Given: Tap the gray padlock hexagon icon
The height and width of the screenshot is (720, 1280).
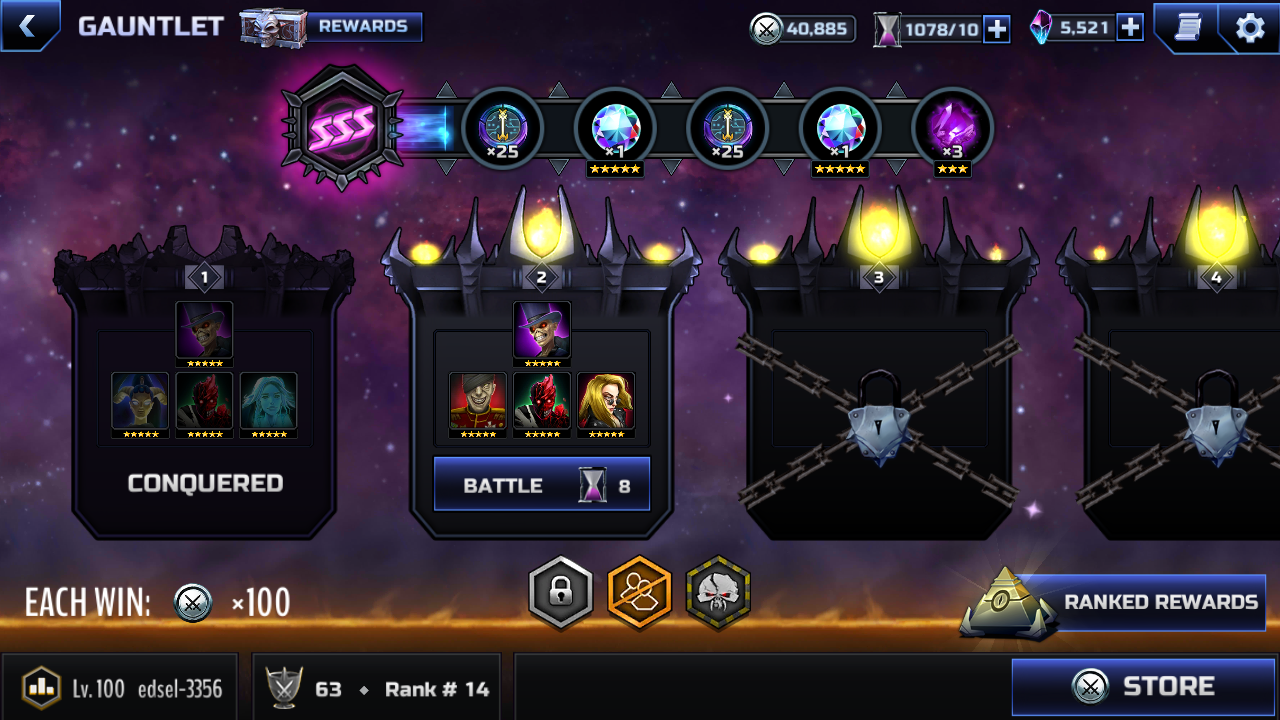Looking at the screenshot, I should click(562, 593).
